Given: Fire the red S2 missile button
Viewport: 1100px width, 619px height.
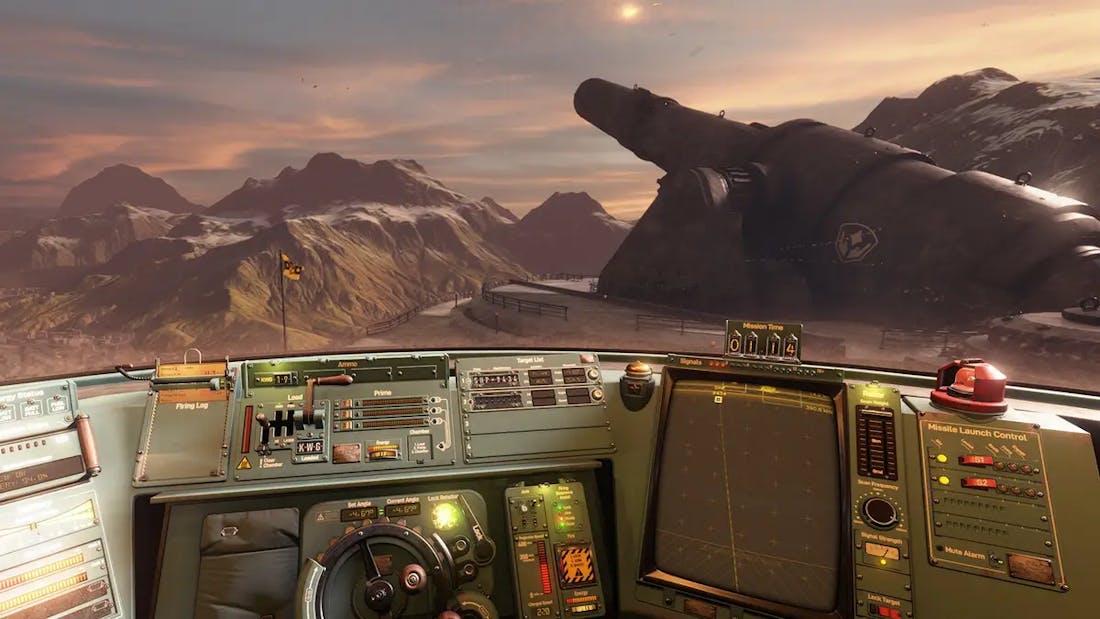Looking at the screenshot, I should coord(977,482).
